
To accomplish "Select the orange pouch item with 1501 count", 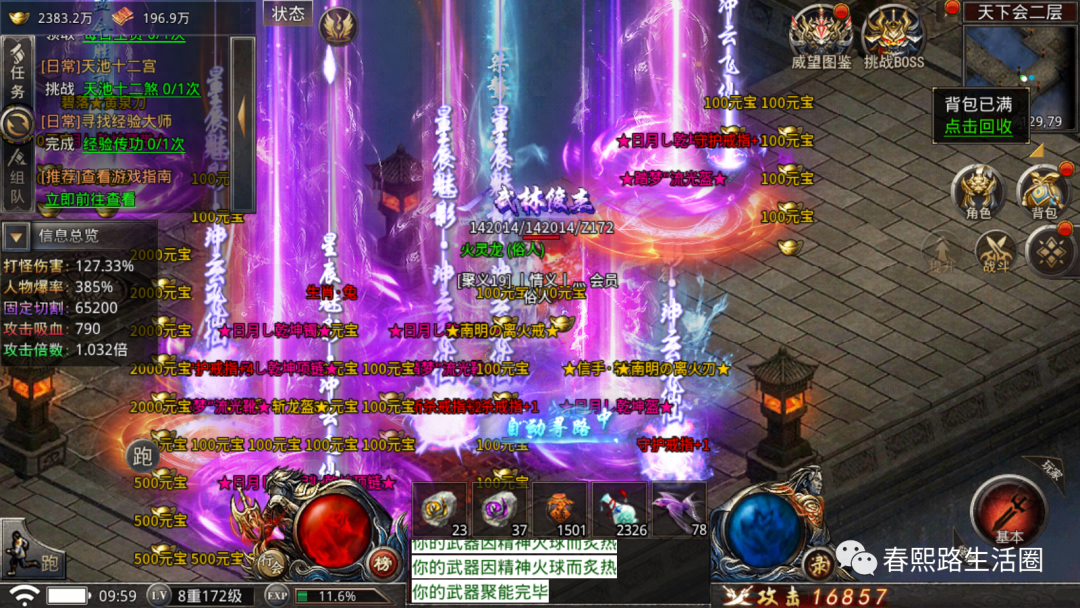I will (x=560, y=508).
